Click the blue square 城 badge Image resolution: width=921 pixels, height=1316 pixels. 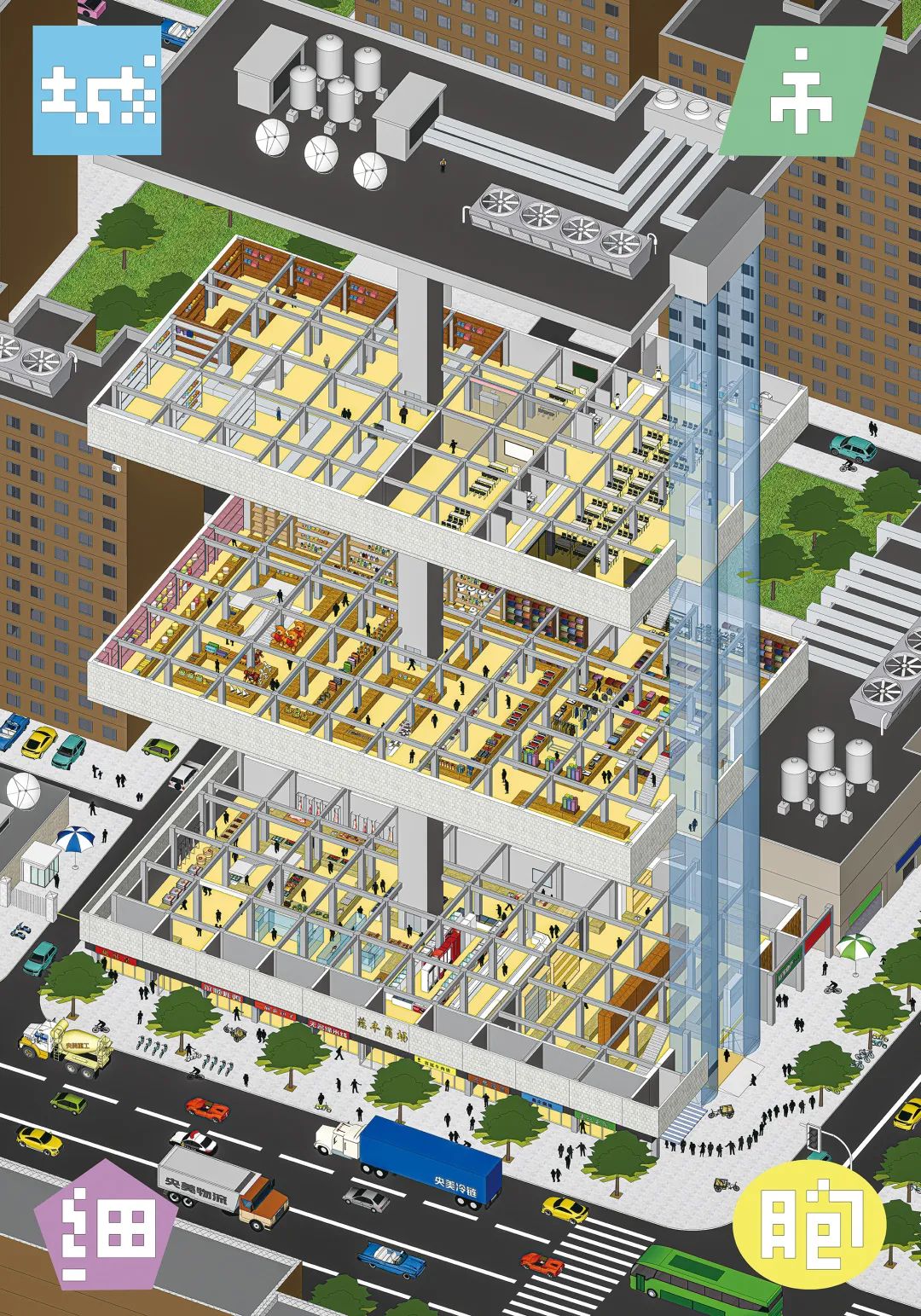coord(96,90)
